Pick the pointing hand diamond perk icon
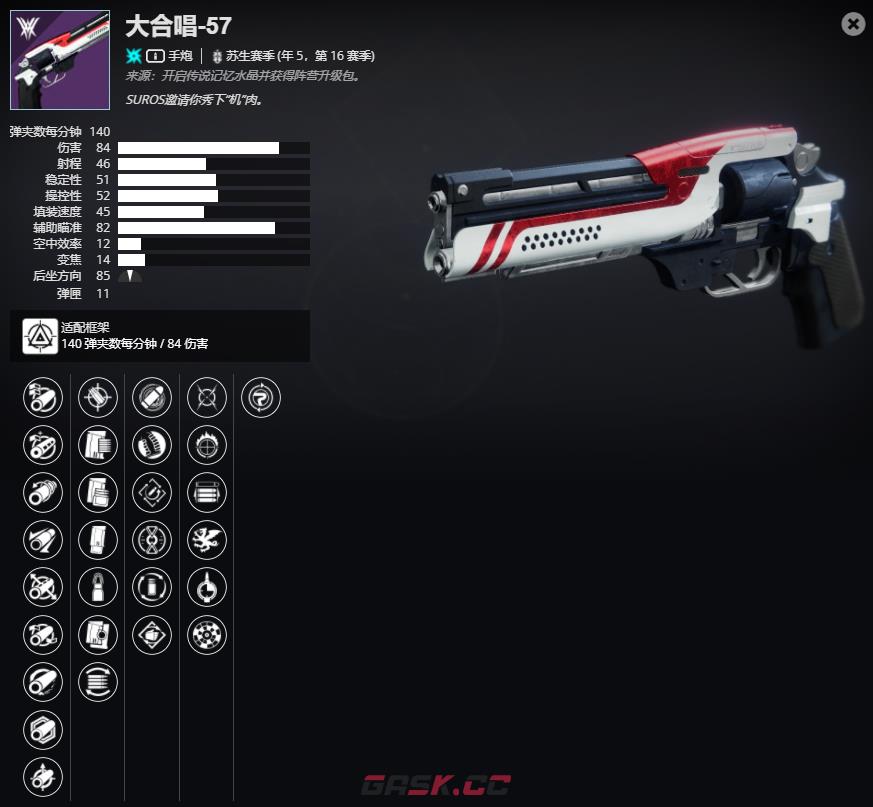Image resolution: width=873 pixels, height=807 pixels. point(152,634)
